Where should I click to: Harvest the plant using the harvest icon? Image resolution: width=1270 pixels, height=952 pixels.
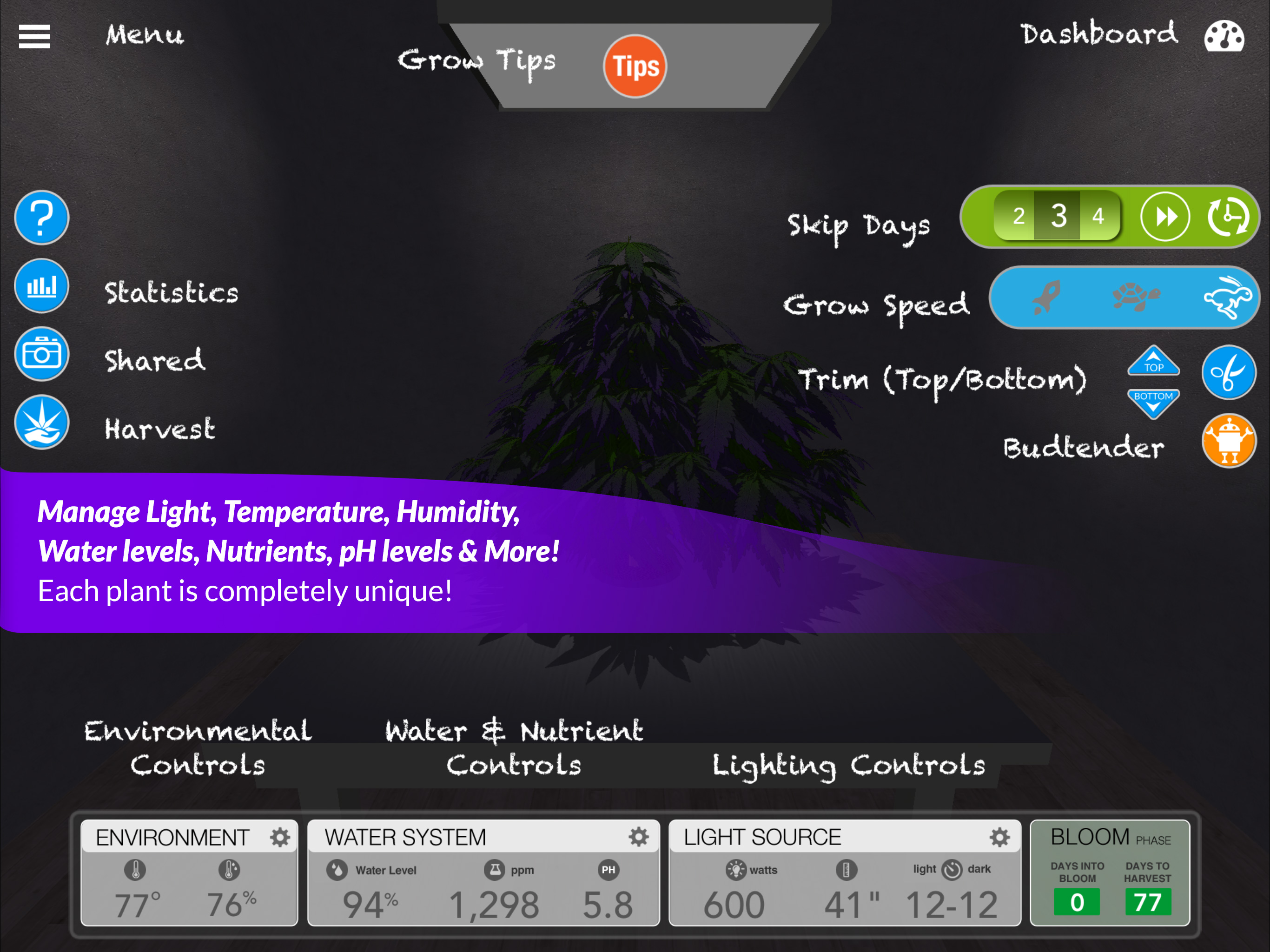[41, 423]
